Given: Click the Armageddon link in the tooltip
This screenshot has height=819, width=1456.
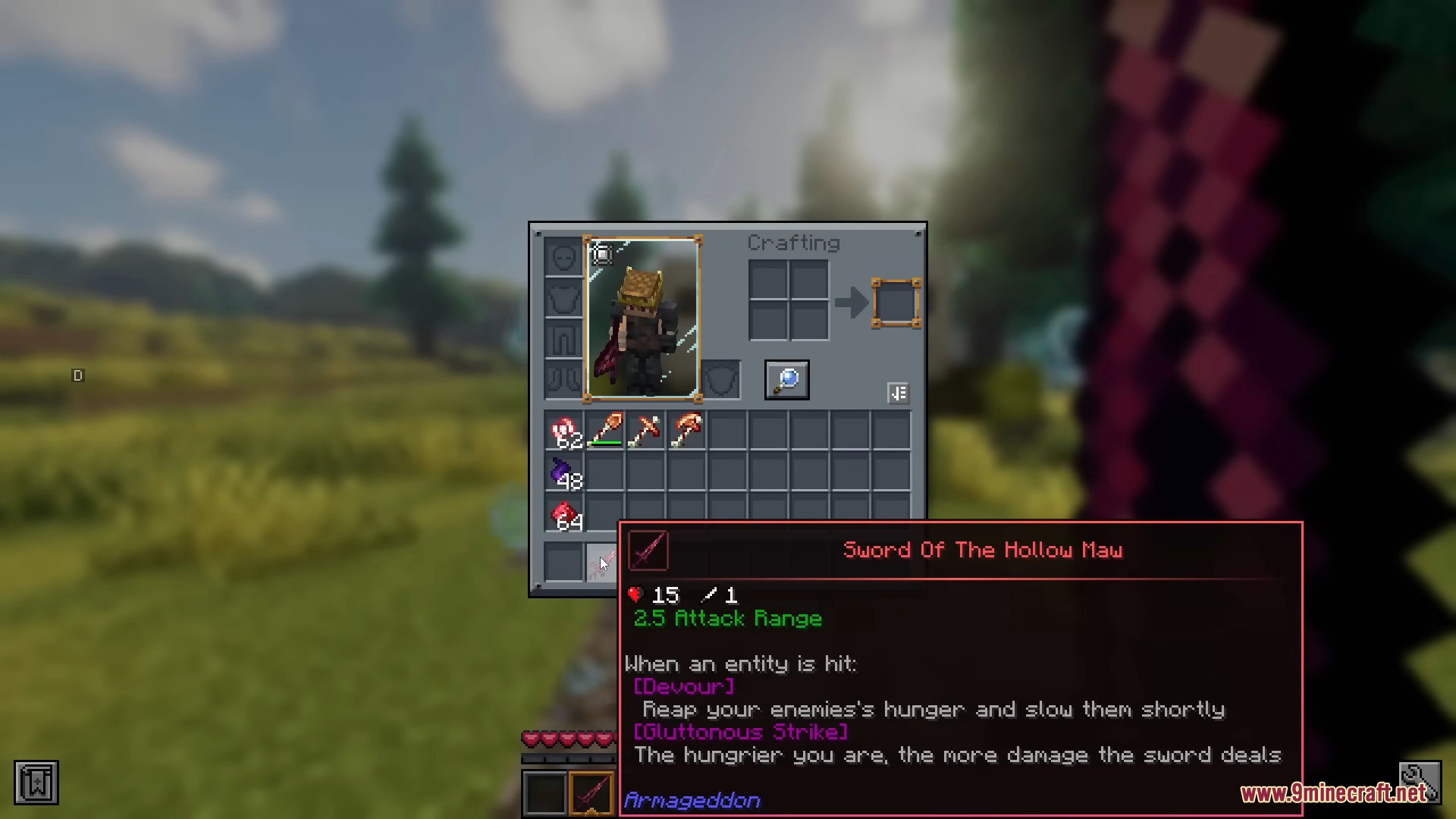Looking at the screenshot, I should [x=691, y=800].
